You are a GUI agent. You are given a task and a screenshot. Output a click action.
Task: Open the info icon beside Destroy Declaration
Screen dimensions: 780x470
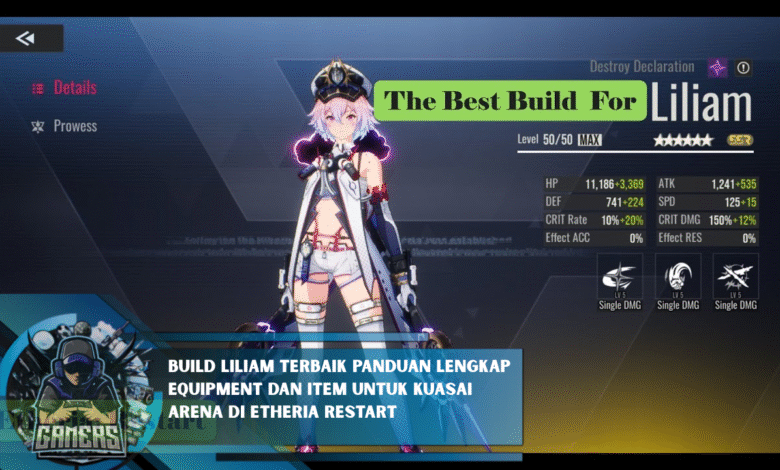743,68
